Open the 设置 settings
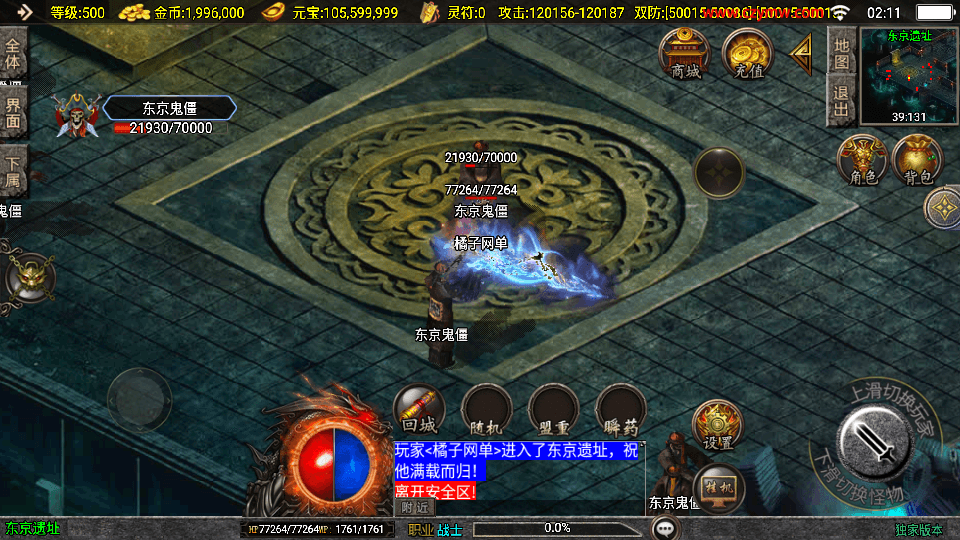 717,426
